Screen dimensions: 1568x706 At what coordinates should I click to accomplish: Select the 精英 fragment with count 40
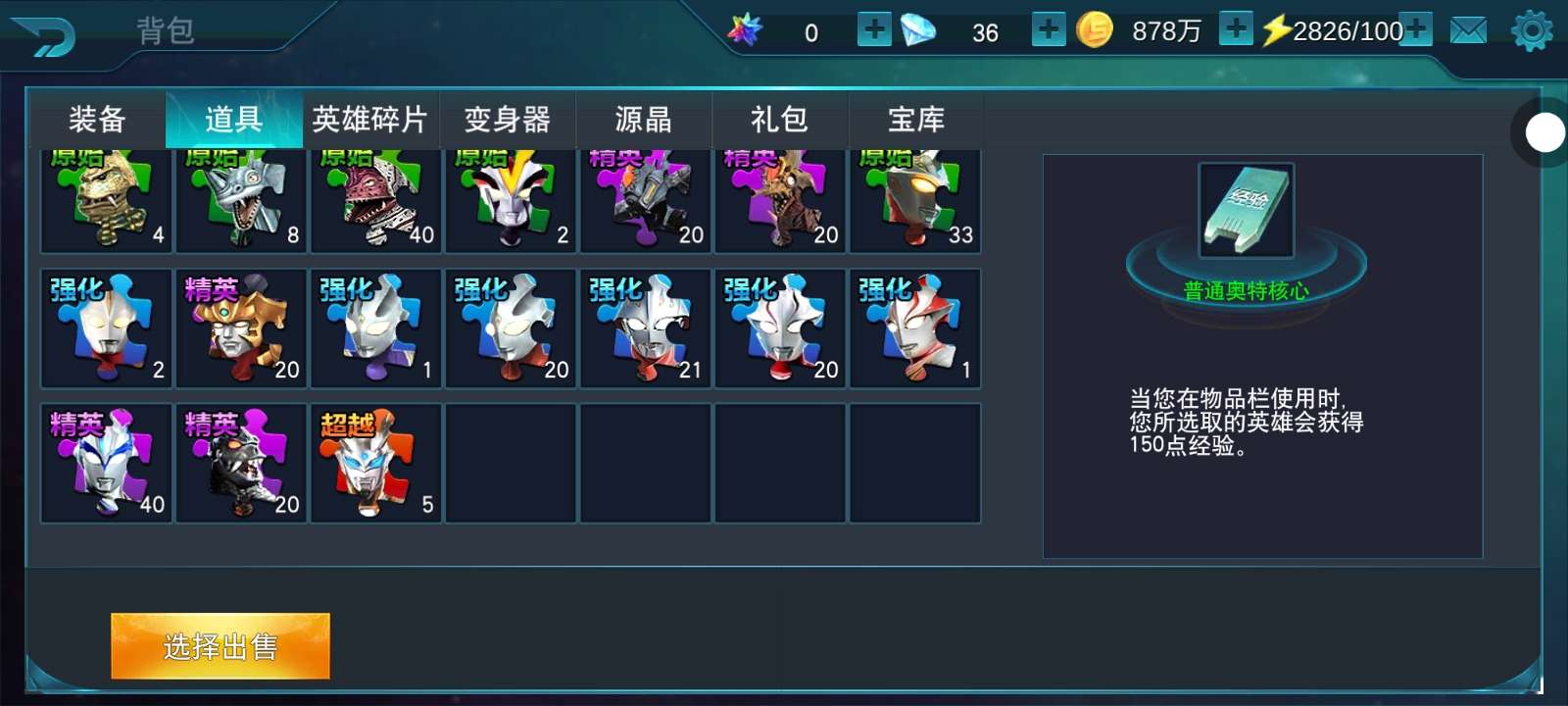[x=107, y=463]
